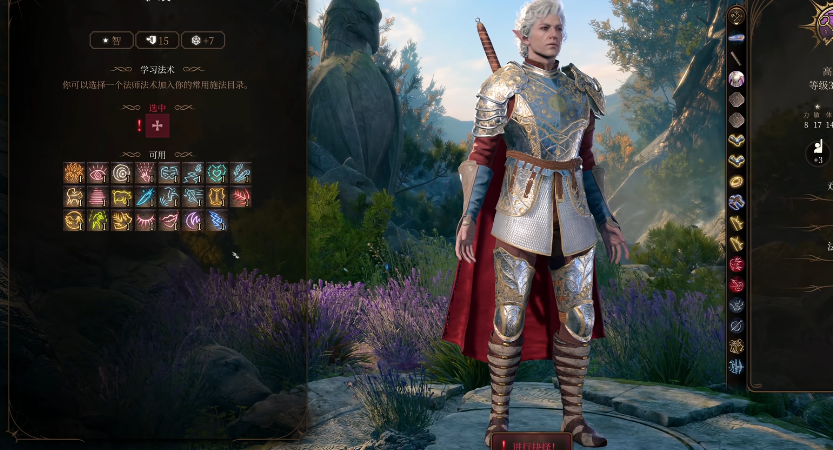The height and width of the screenshot is (450, 833).
Task: Choose the blue lightning bolt spell icon
Action: (x=217, y=221)
